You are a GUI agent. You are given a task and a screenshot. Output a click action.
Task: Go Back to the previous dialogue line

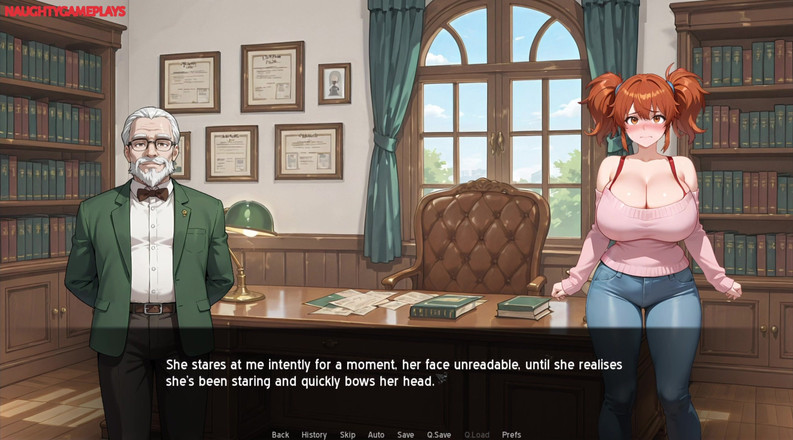280,435
